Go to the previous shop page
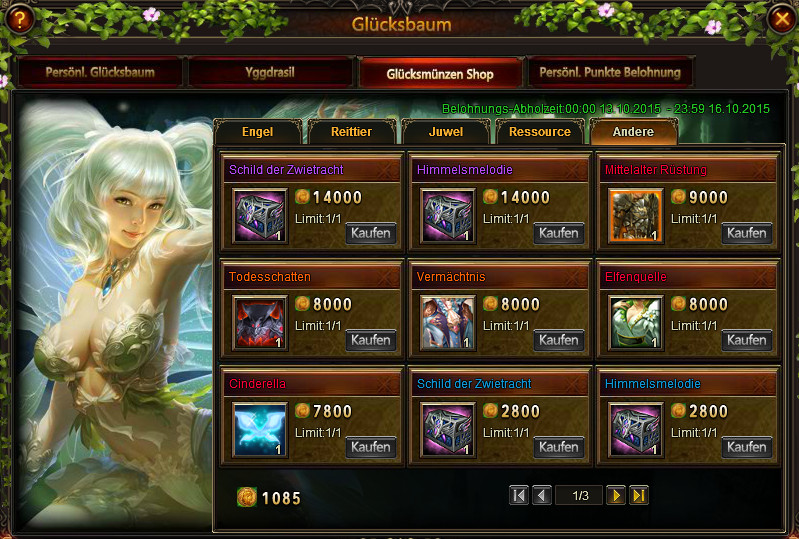Image resolution: width=799 pixels, height=539 pixels. click(541, 495)
